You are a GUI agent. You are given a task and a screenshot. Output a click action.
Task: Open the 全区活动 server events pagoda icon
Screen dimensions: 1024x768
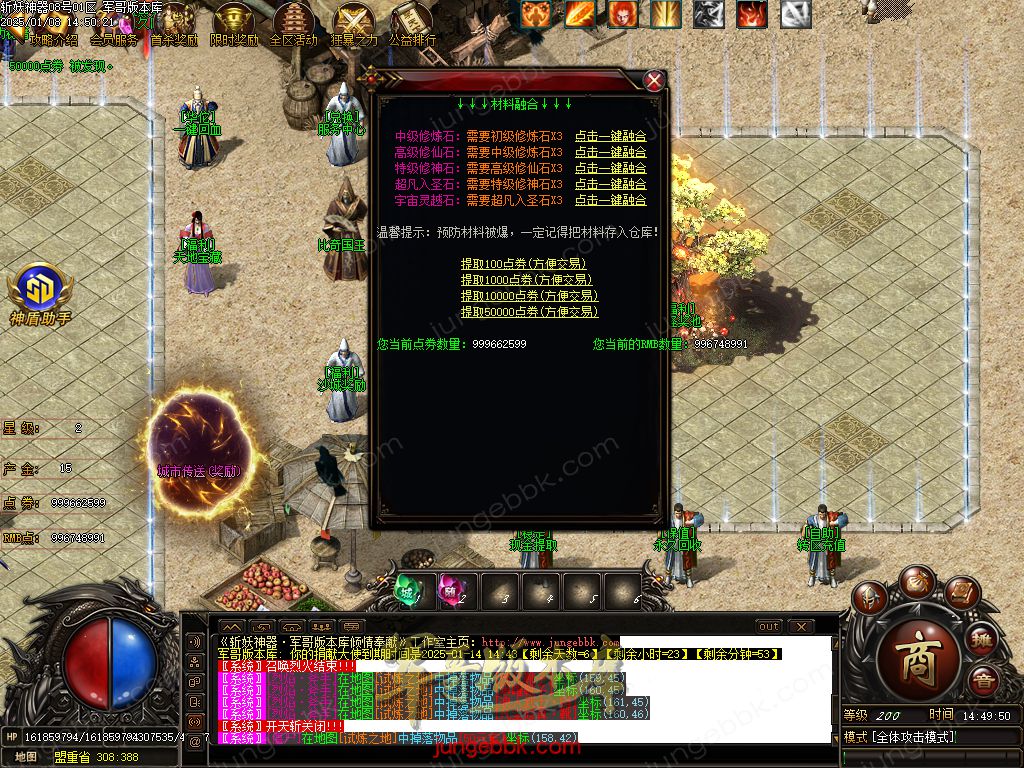pyautogui.click(x=293, y=24)
